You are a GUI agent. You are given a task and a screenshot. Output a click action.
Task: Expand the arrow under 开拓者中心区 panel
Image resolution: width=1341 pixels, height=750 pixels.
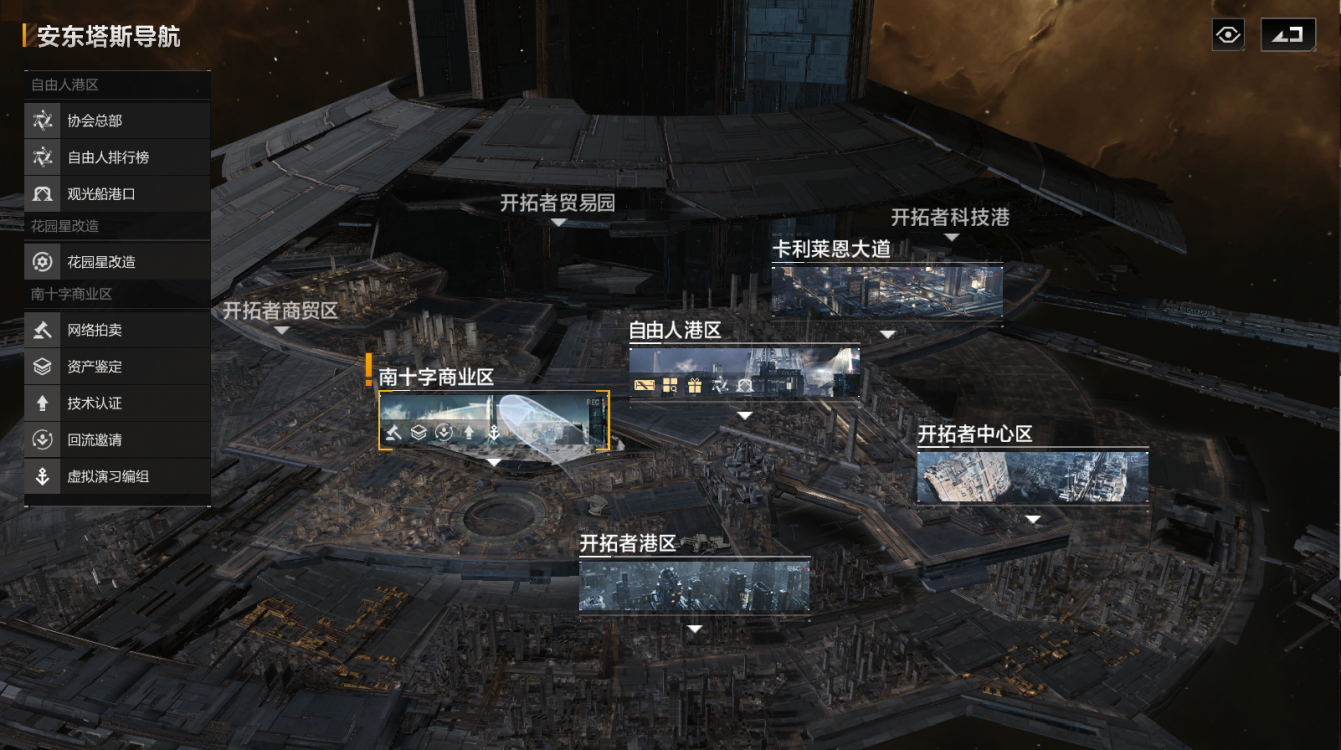point(1033,518)
